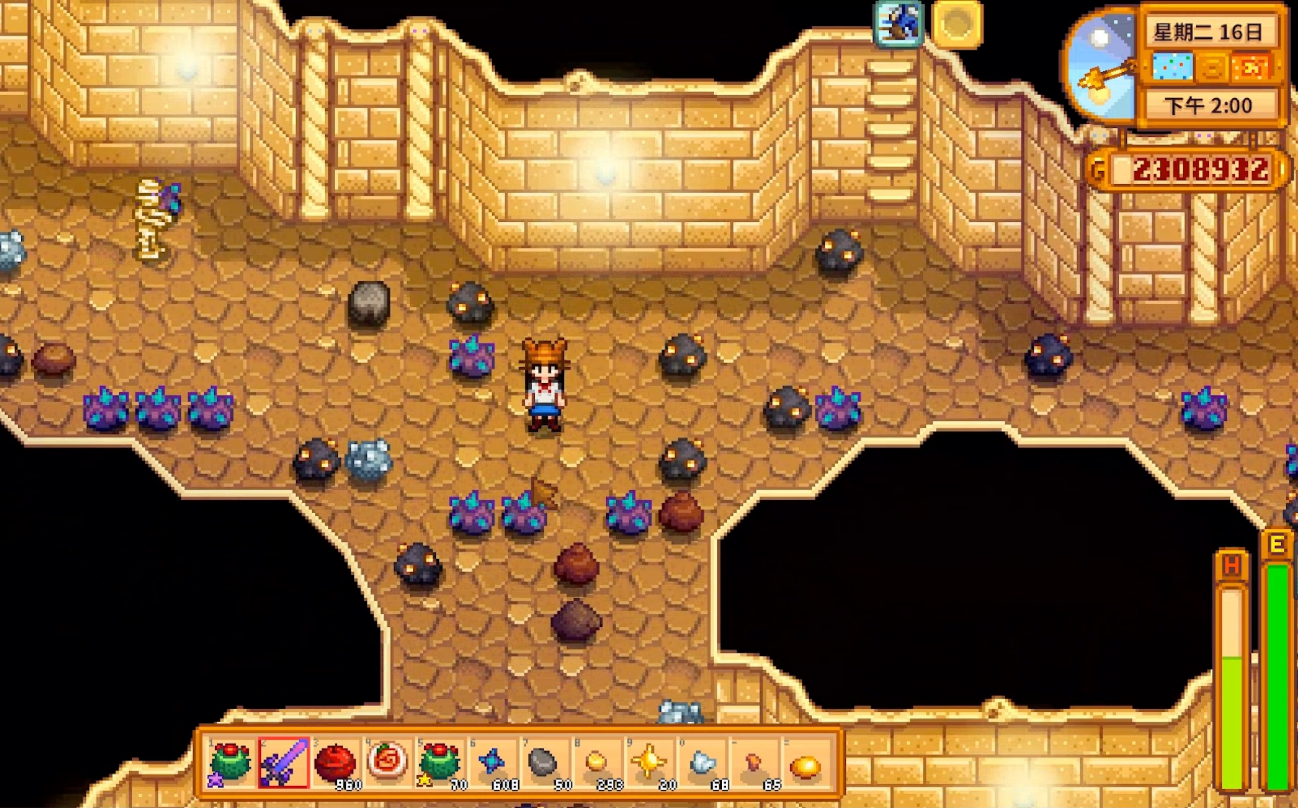The height and width of the screenshot is (808, 1298).
Task: Select the golden item in last slot
Action: point(805,765)
